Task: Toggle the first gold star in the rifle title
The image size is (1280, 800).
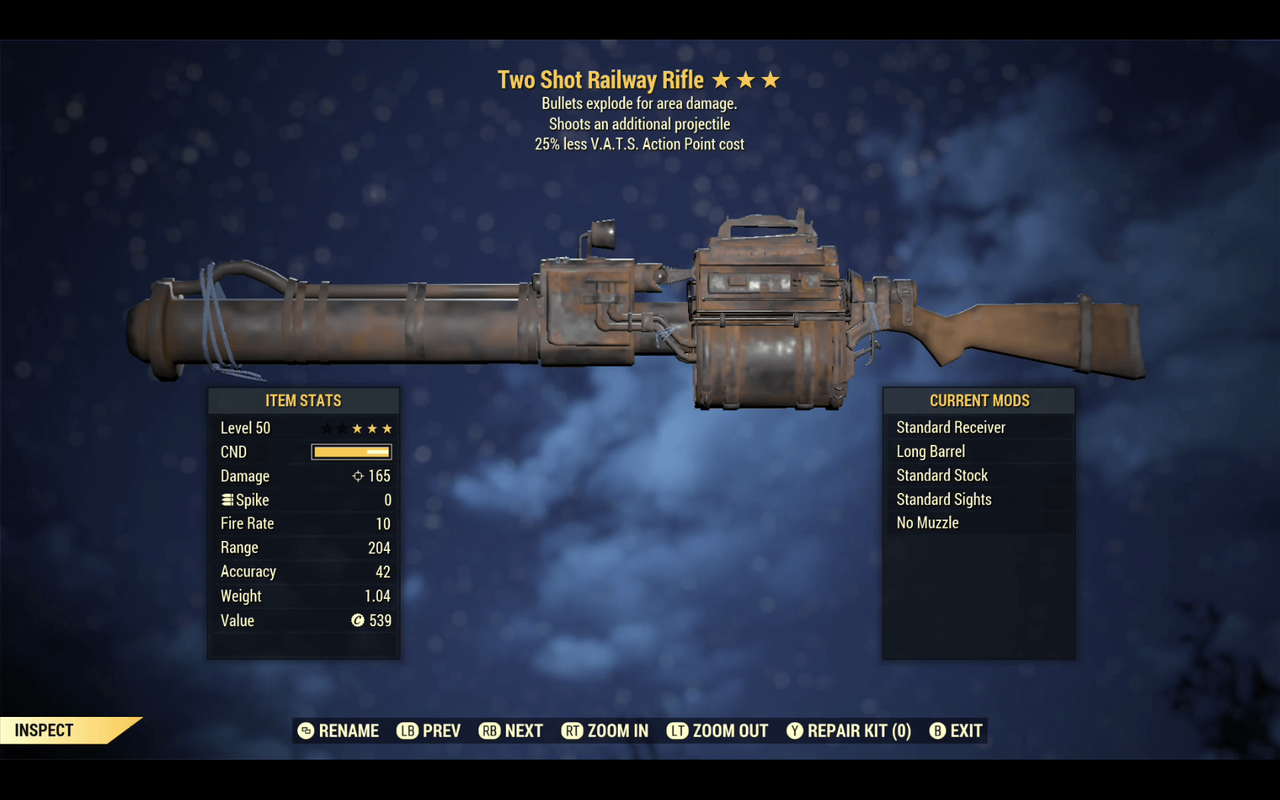Action: point(720,78)
